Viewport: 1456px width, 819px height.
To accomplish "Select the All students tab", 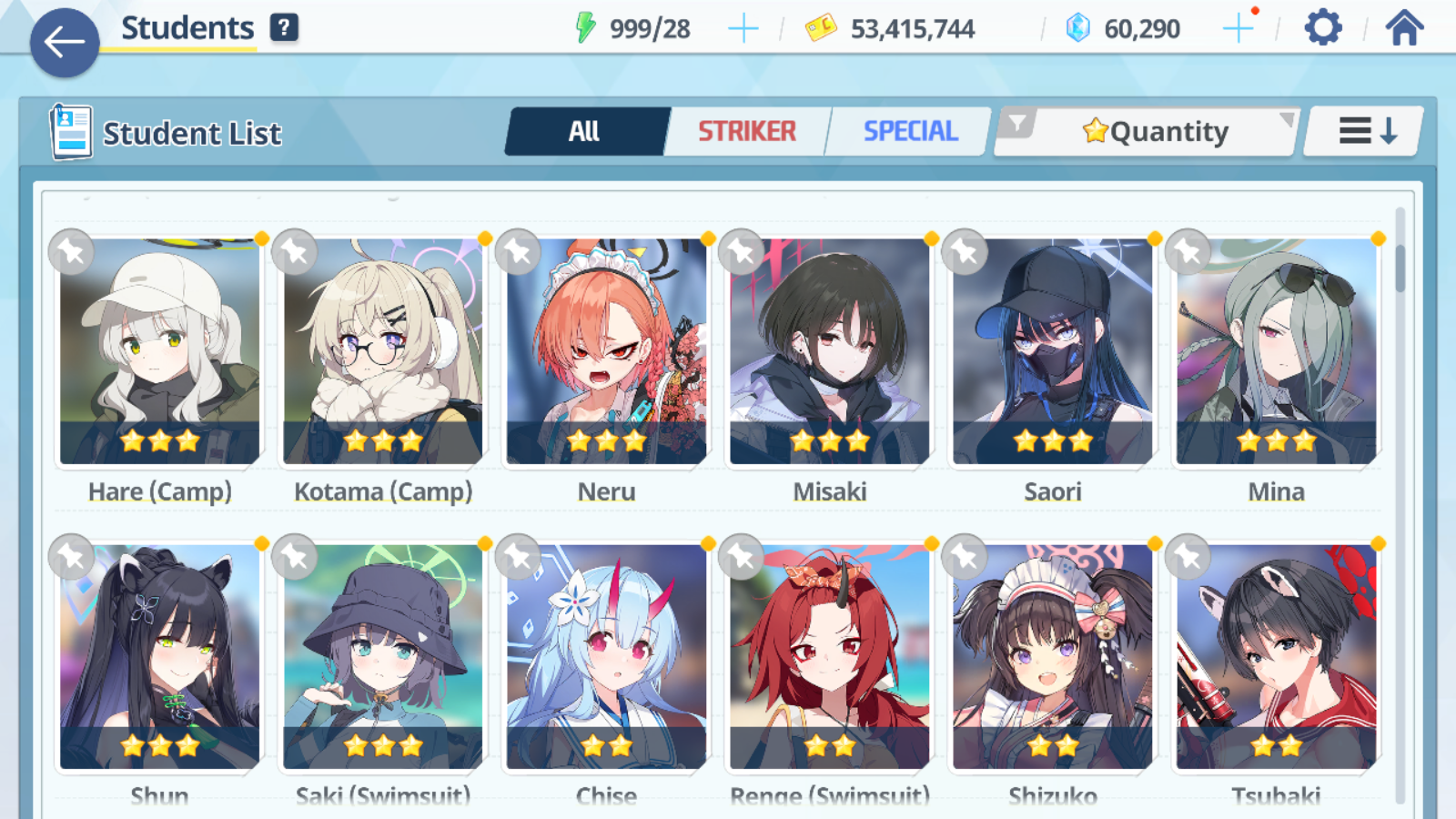I will pos(585,131).
